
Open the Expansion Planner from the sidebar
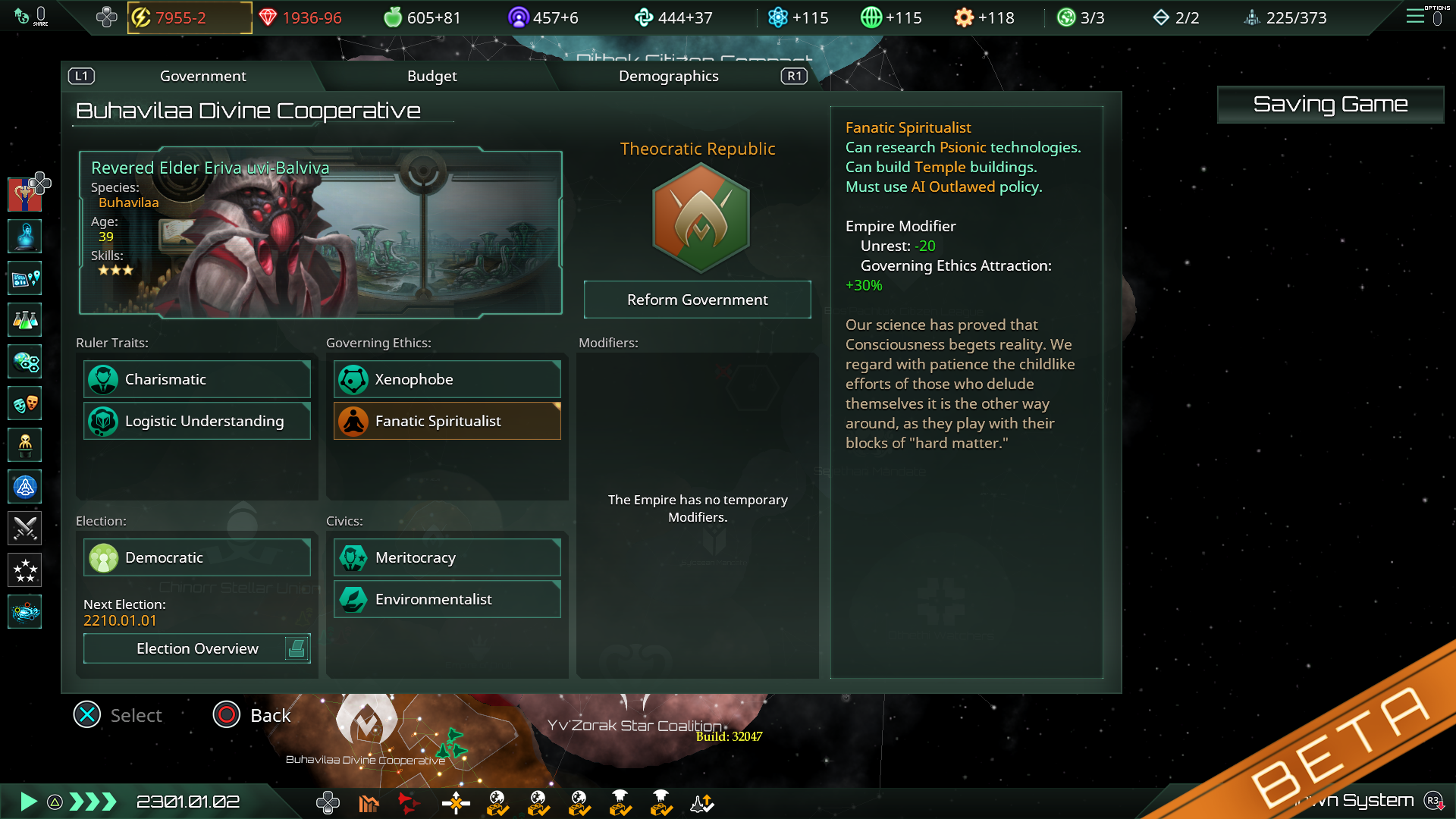(x=24, y=278)
